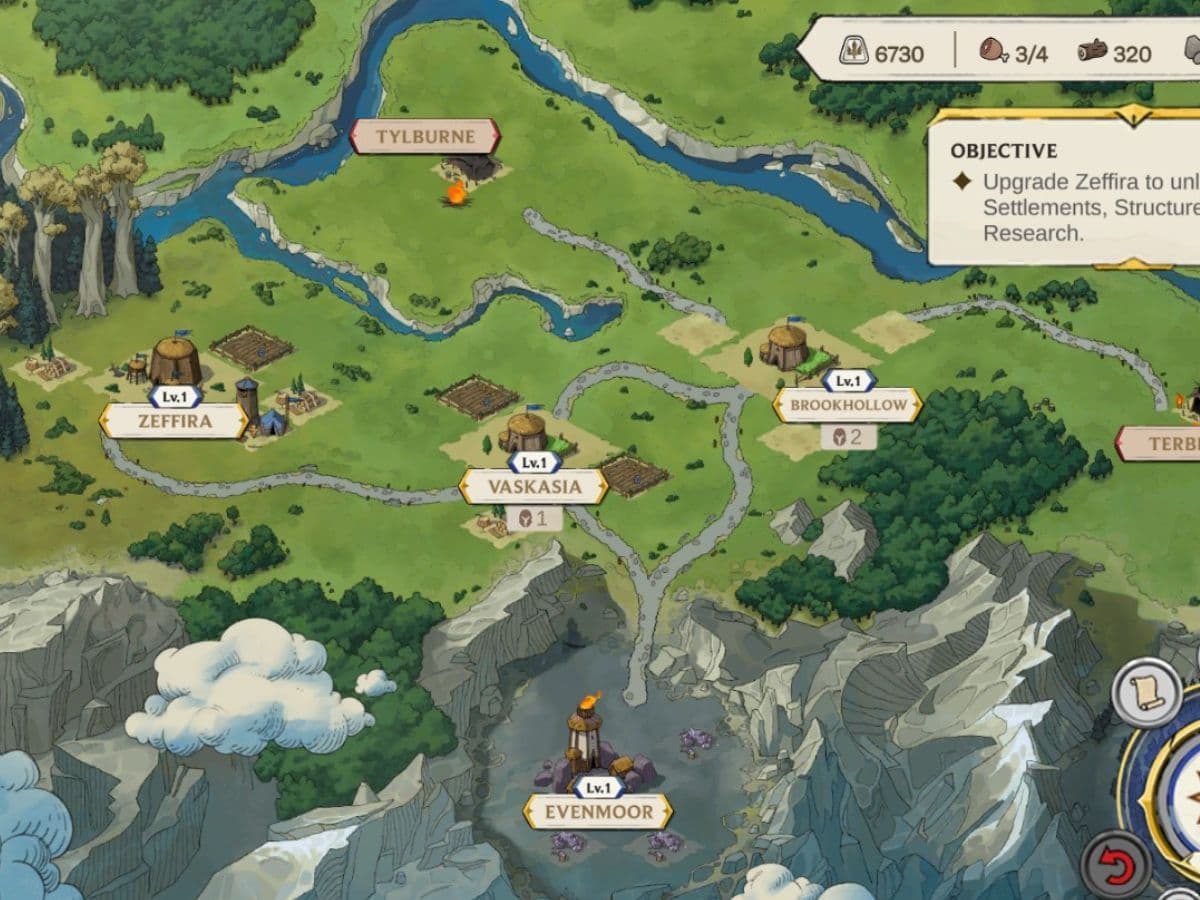The height and width of the screenshot is (900, 1200).
Task: Open the scroll icon button
Action: pyautogui.click(x=1148, y=693)
